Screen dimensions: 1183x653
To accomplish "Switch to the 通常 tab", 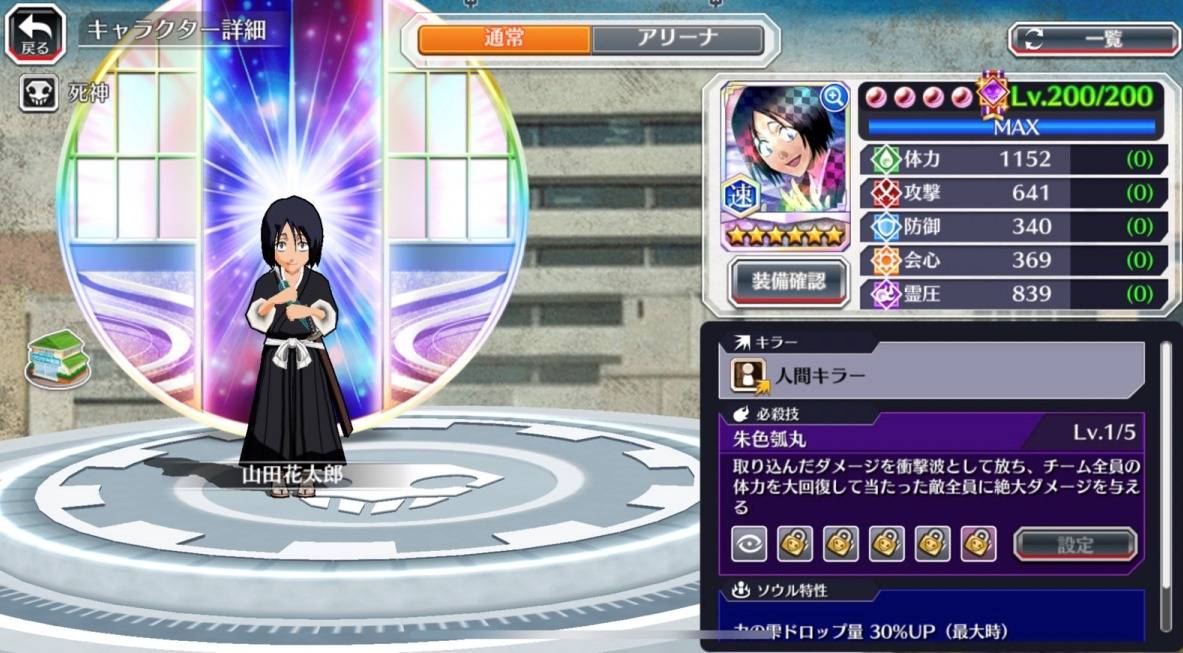I will [504, 40].
